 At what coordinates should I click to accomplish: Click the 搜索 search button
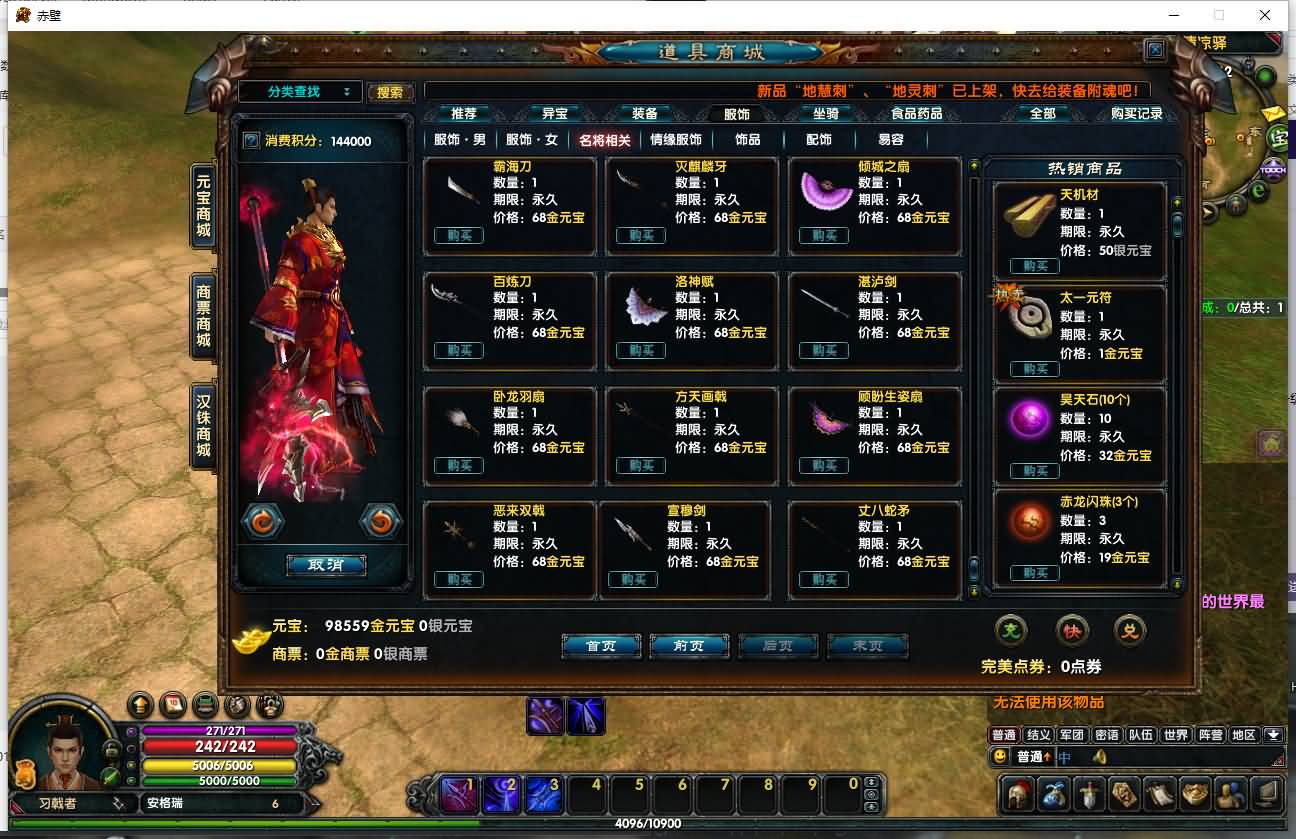pyautogui.click(x=390, y=93)
